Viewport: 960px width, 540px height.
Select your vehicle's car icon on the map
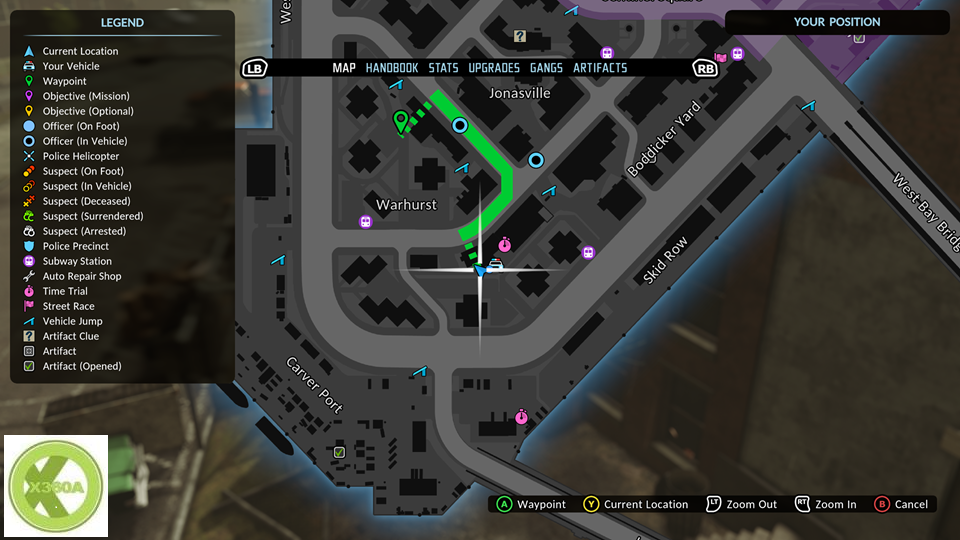[x=494, y=264]
